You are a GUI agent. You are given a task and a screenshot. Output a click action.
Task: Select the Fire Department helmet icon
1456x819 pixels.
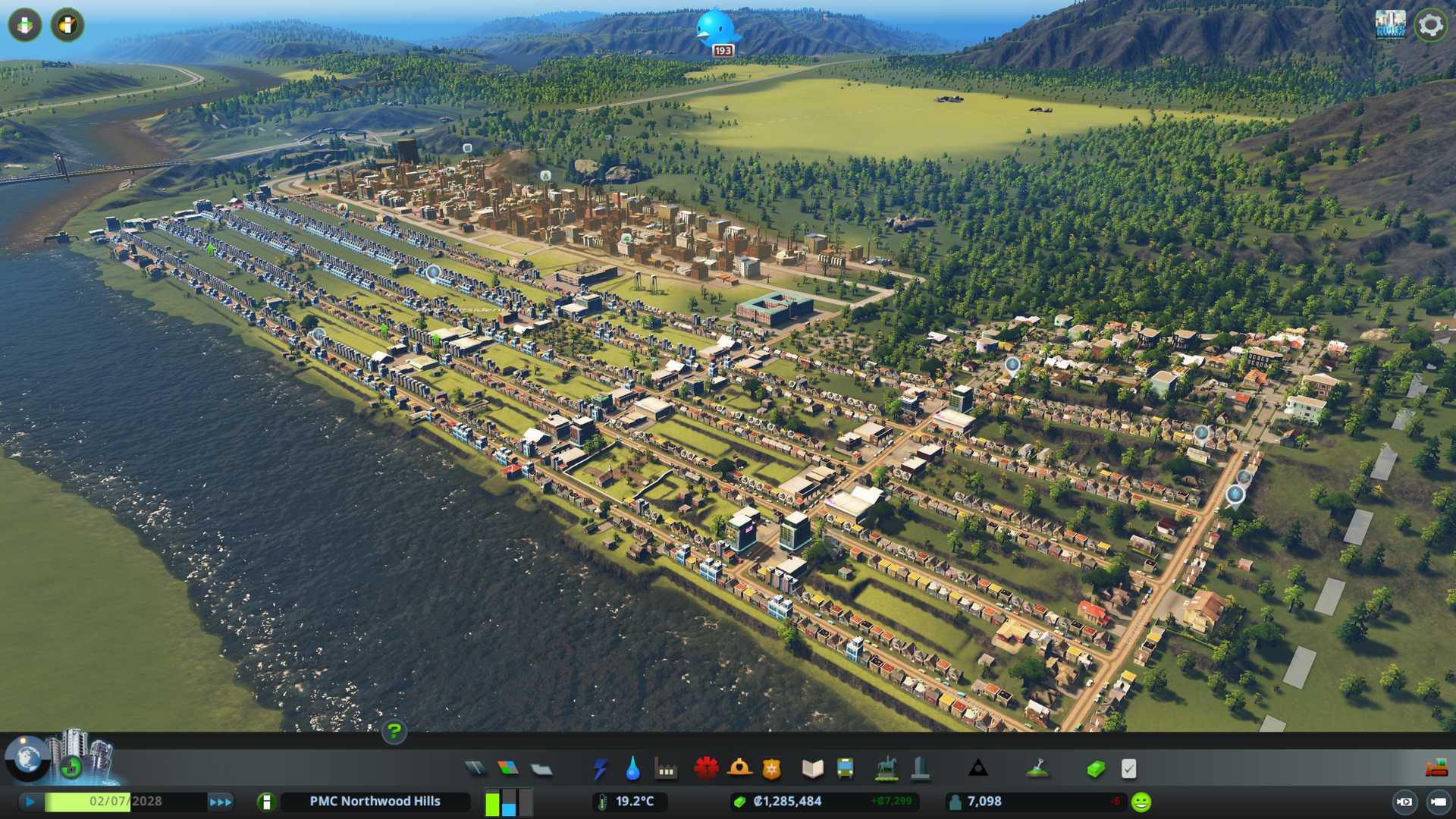click(x=739, y=769)
